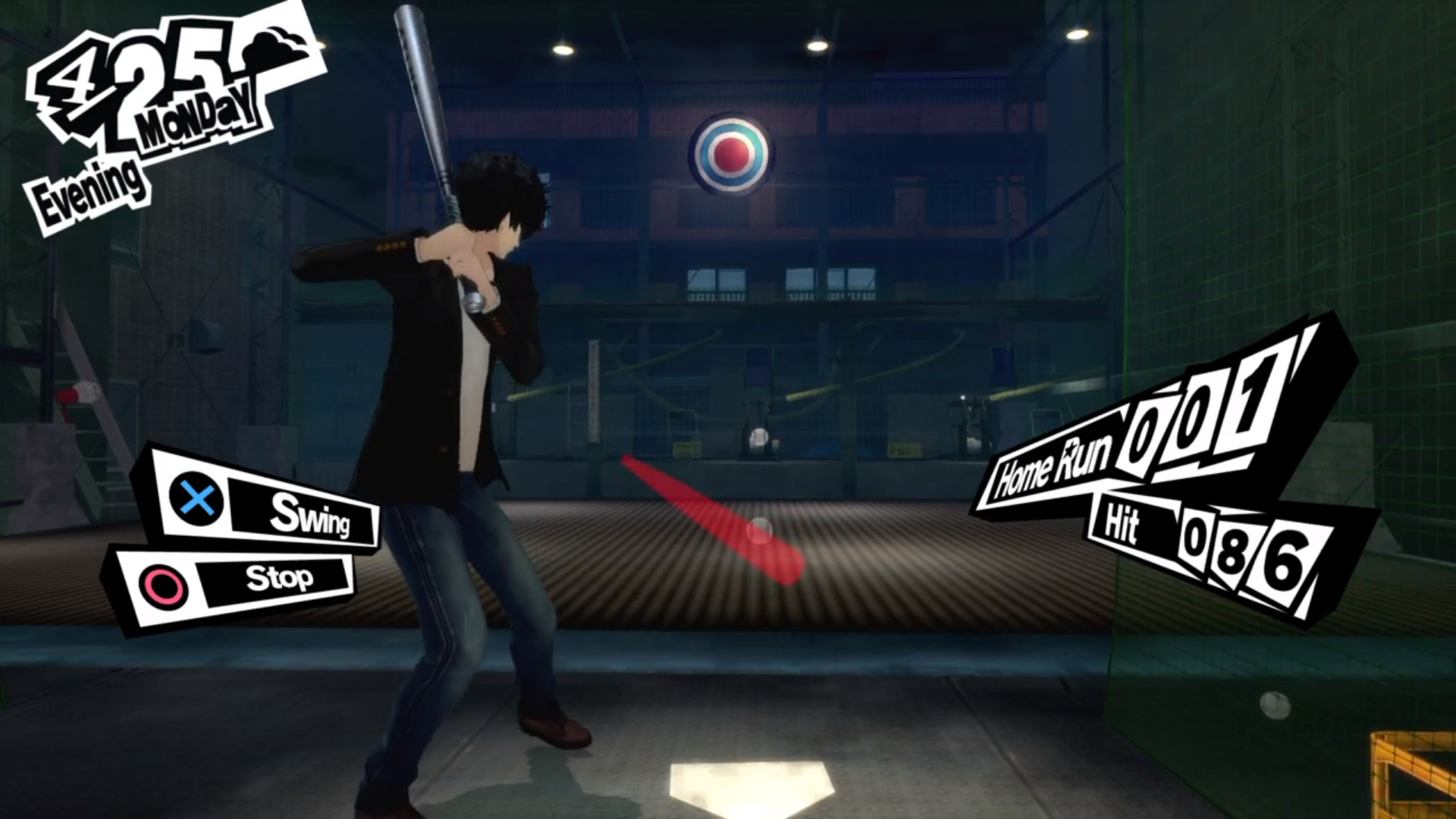Select the Swing command
This screenshot has width=1456, height=819.
[x=308, y=514]
